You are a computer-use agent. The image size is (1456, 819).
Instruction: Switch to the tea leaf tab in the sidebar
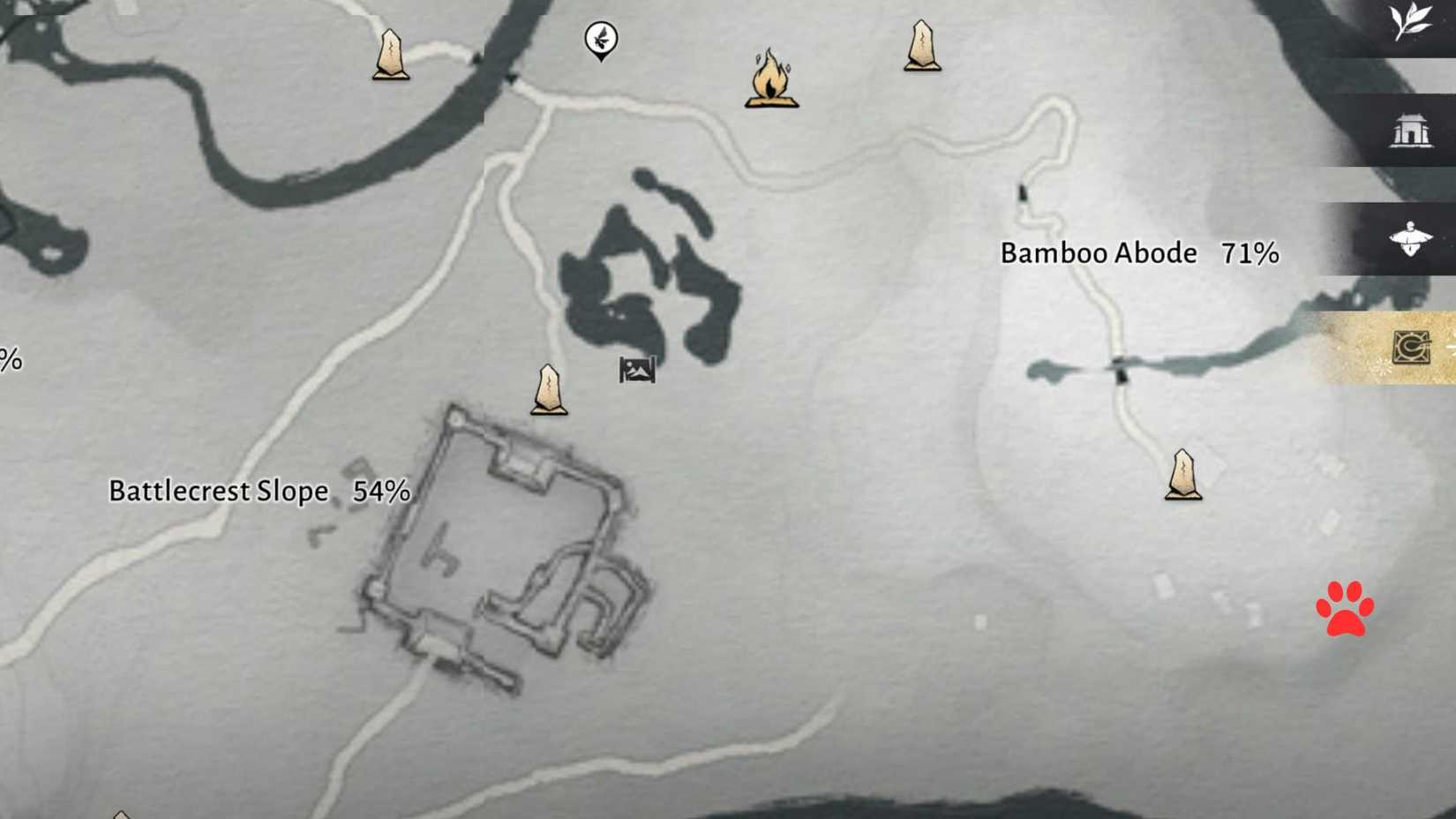pyautogui.click(x=1413, y=22)
